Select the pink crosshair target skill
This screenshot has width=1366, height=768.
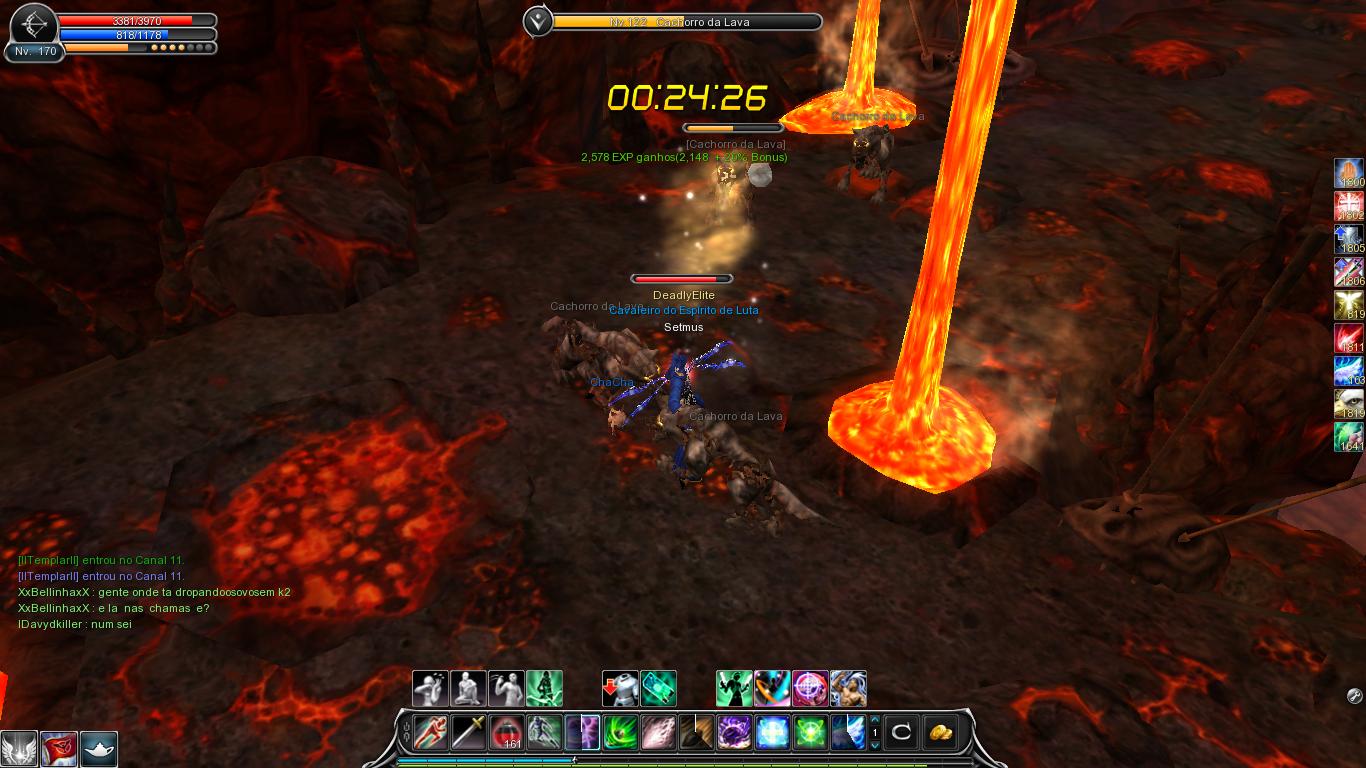coord(810,689)
